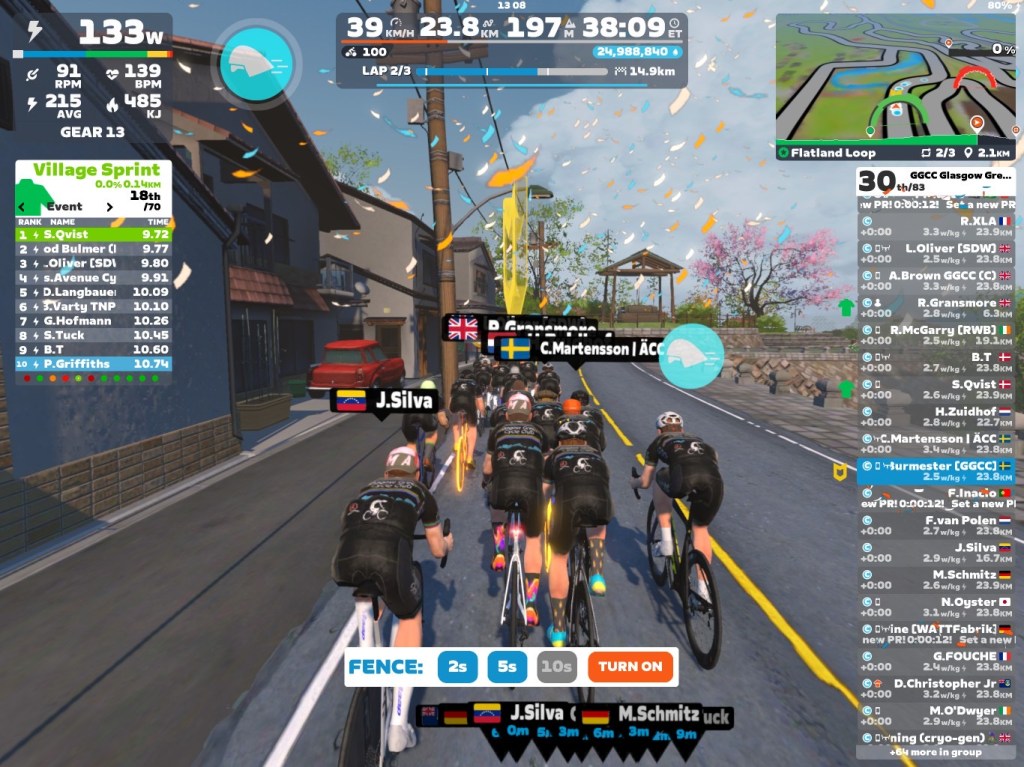Select H.Zuidhof in riders list
Screen dimensions: 1024x767
point(936,416)
